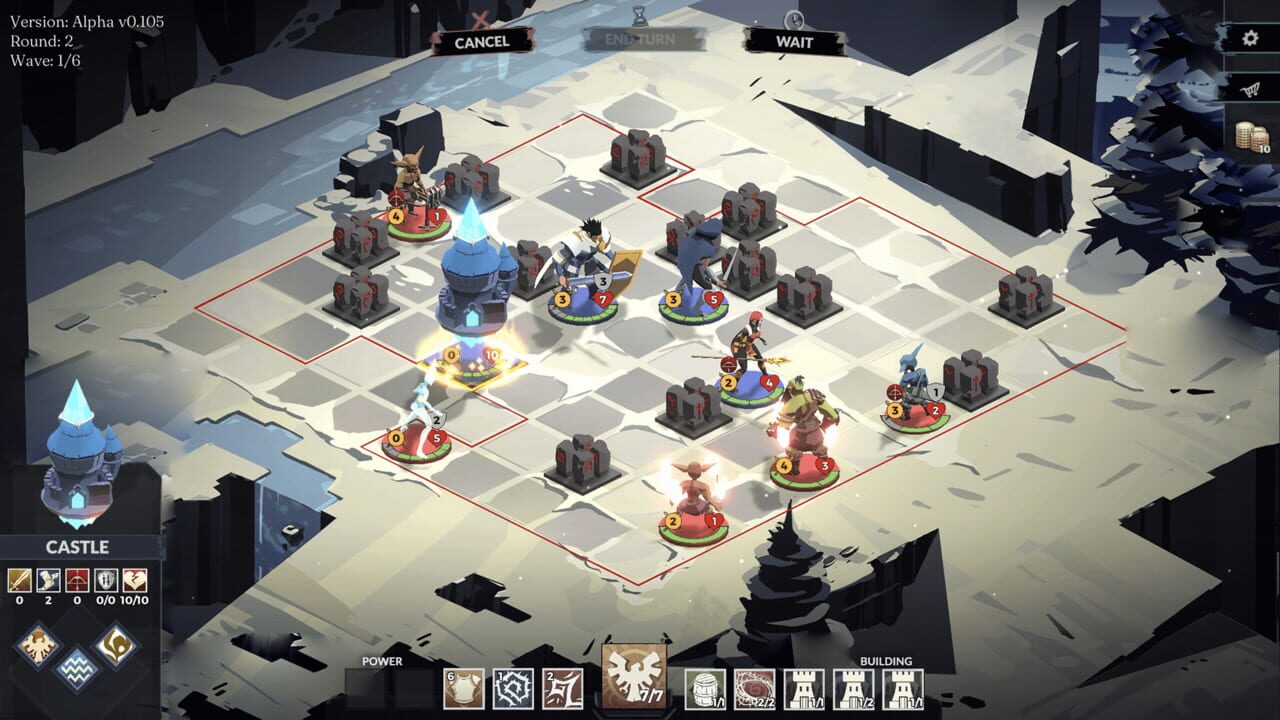1280x720 pixels.
Task: Click the sword attack stat icon under Castle
Action: (20, 581)
